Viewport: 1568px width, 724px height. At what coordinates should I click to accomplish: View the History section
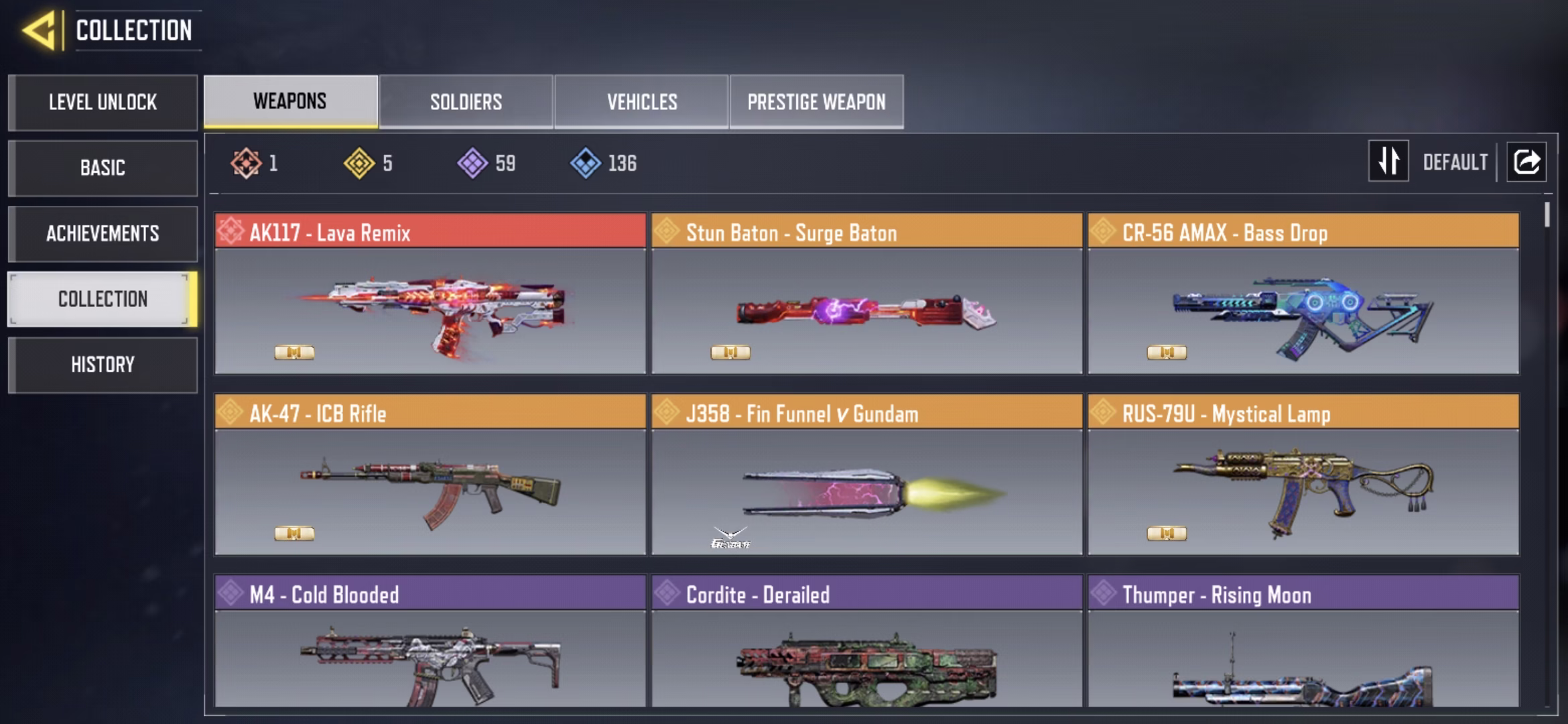tap(103, 365)
